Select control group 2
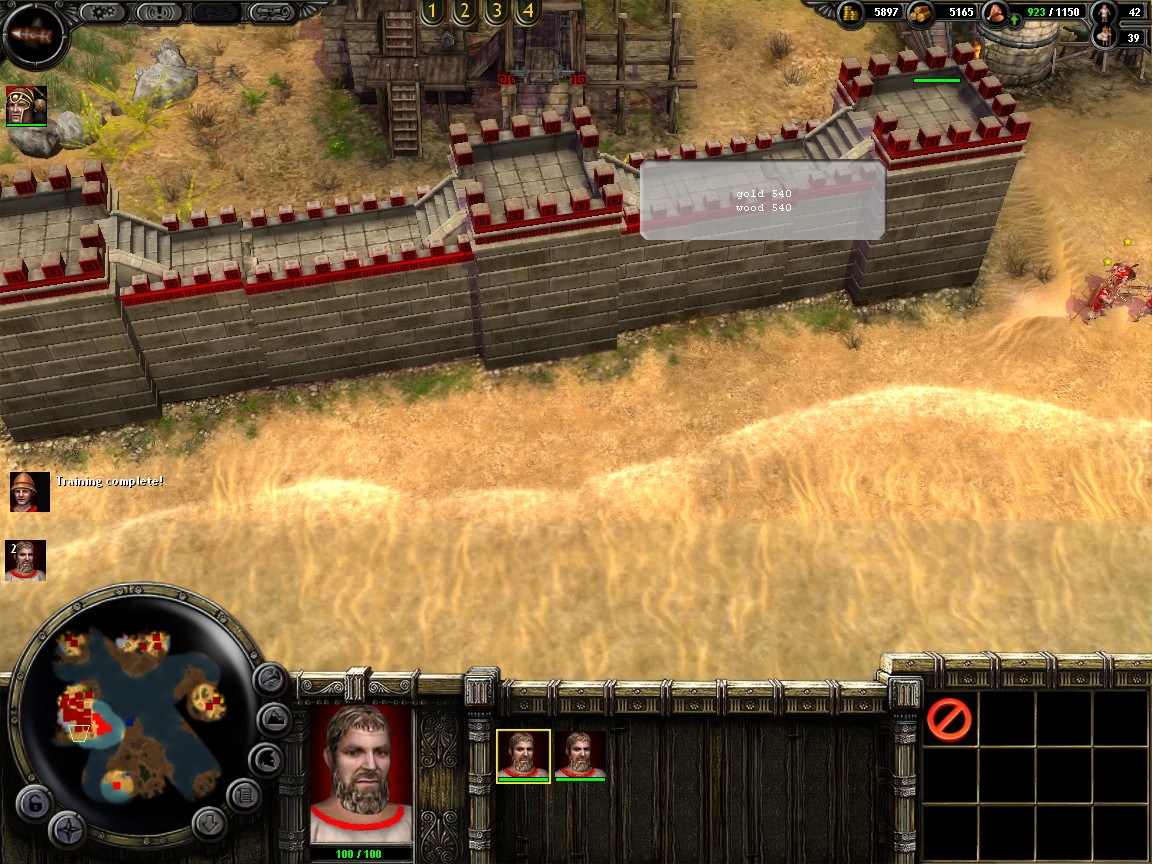1152x864 pixels. tap(463, 12)
